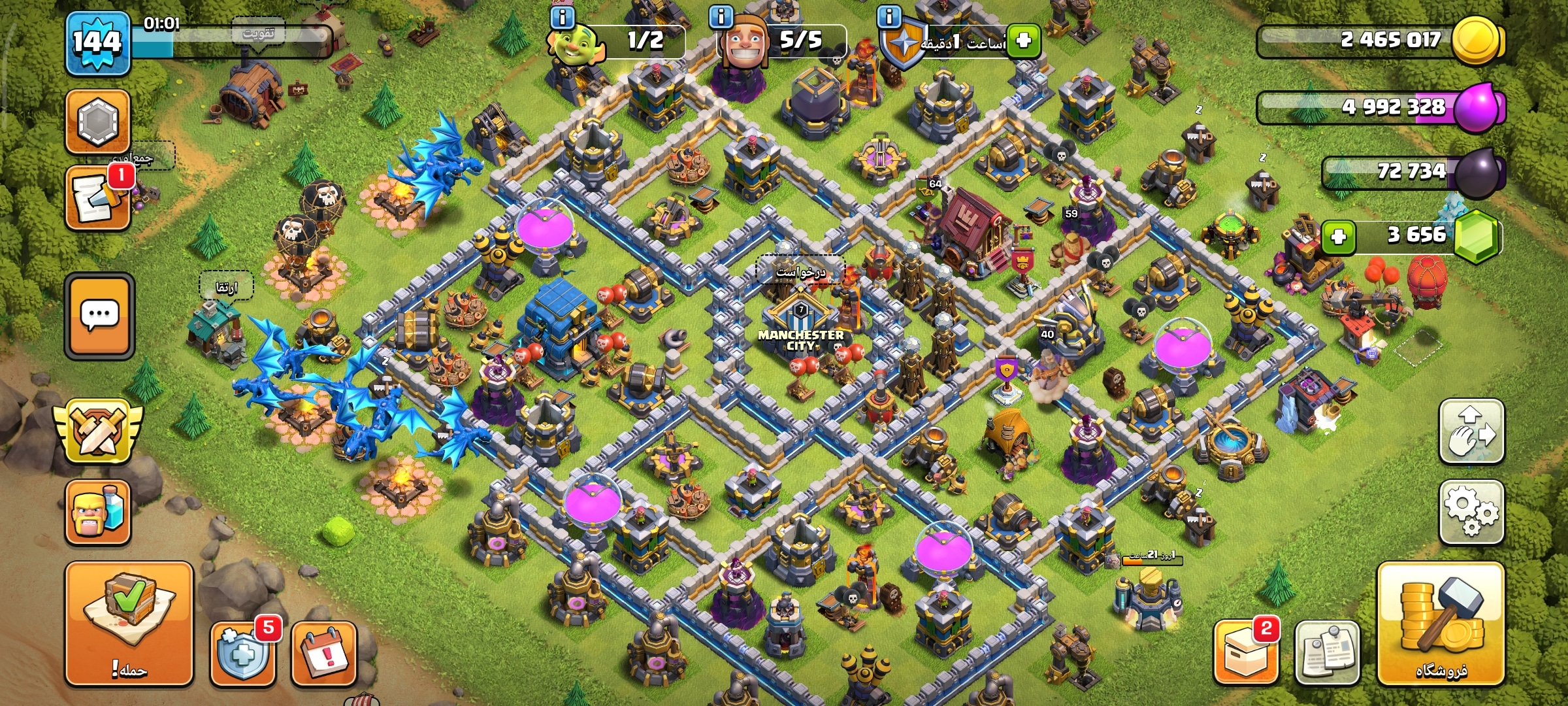
Task: Tap the green plus next to gems
Action: pos(1339,236)
